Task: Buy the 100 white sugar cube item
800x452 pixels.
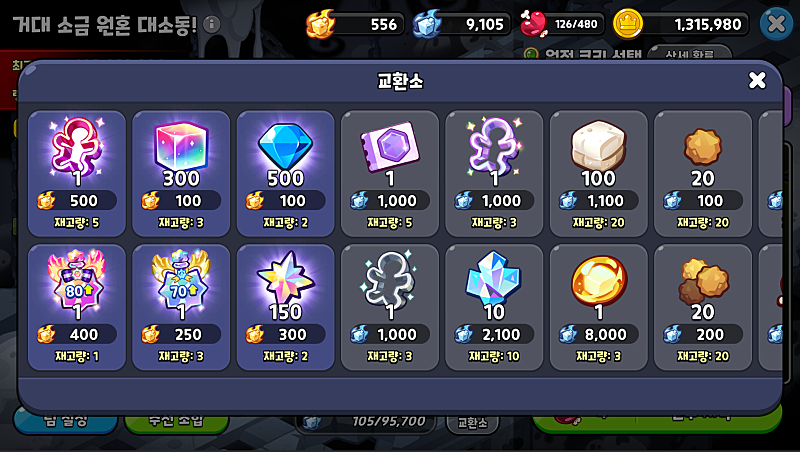Action: pyautogui.click(x=598, y=172)
